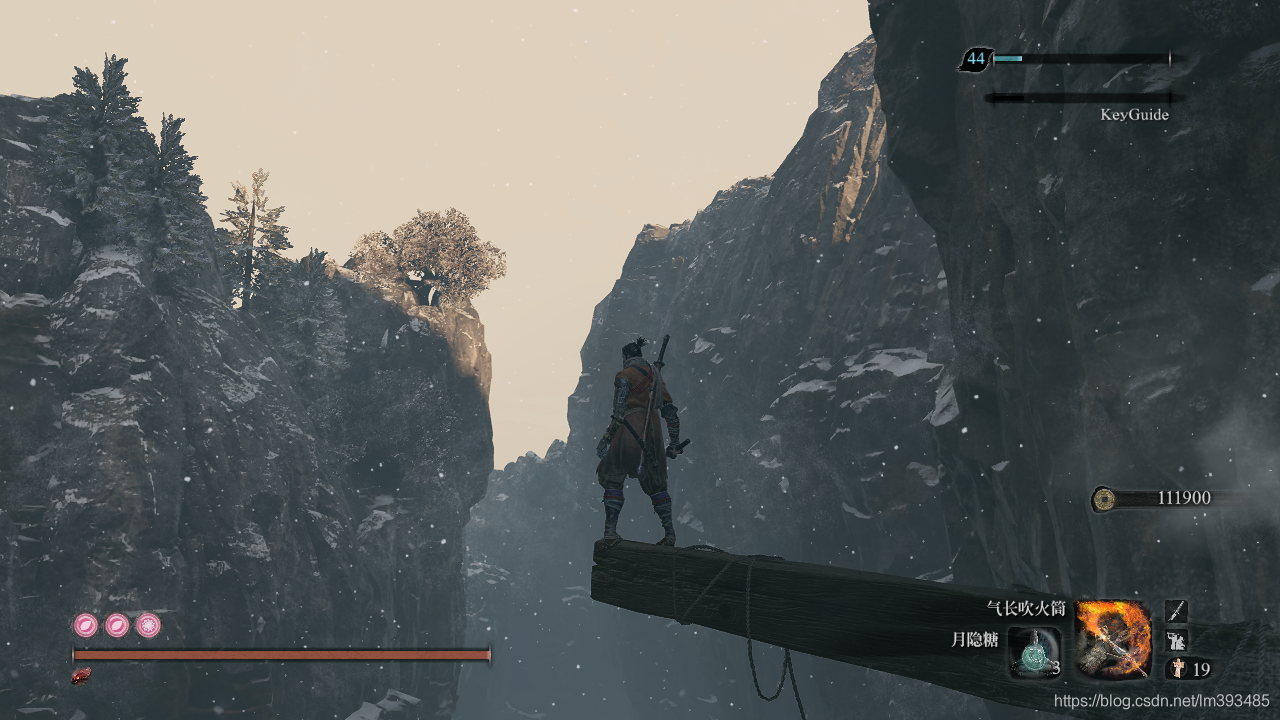Viewport: 1280px width, 720px height.
Task: Select the blossom-patterned resurrection node
Action: (x=148, y=626)
